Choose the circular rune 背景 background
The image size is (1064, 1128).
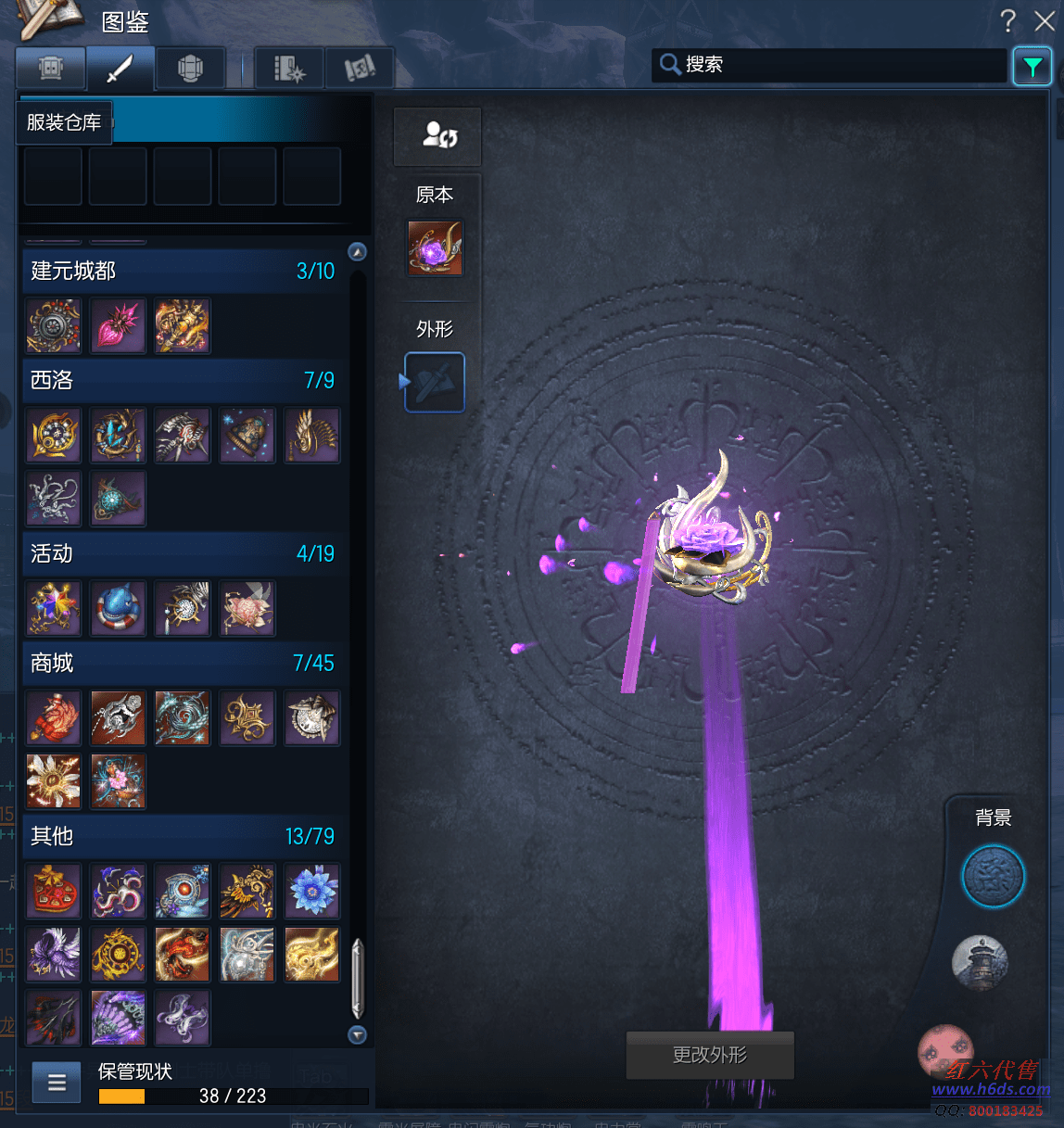tap(993, 877)
